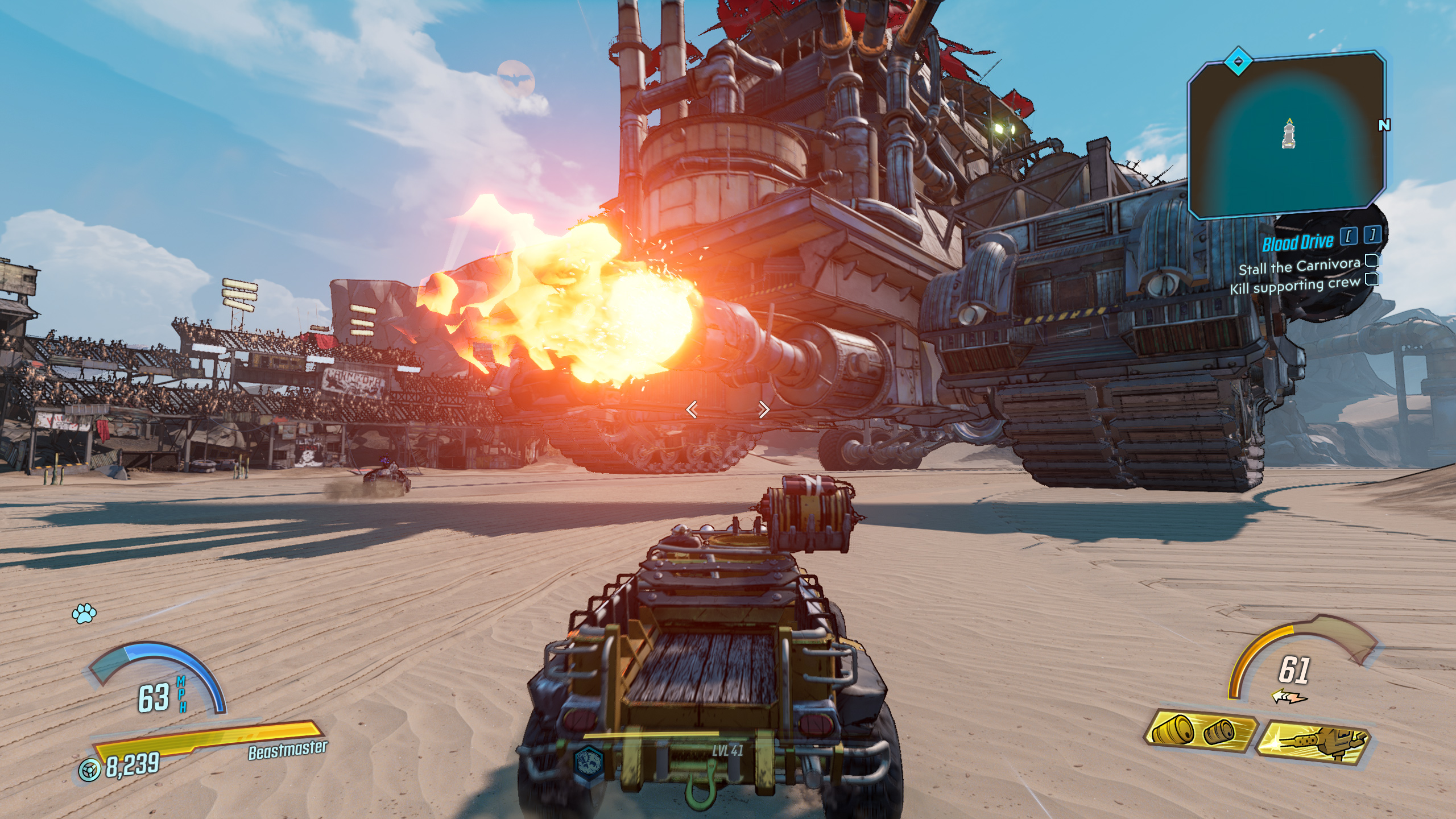Select the barrel launcher vehicle weapon icon
The image size is (1456, 819).
[1200, 731]
